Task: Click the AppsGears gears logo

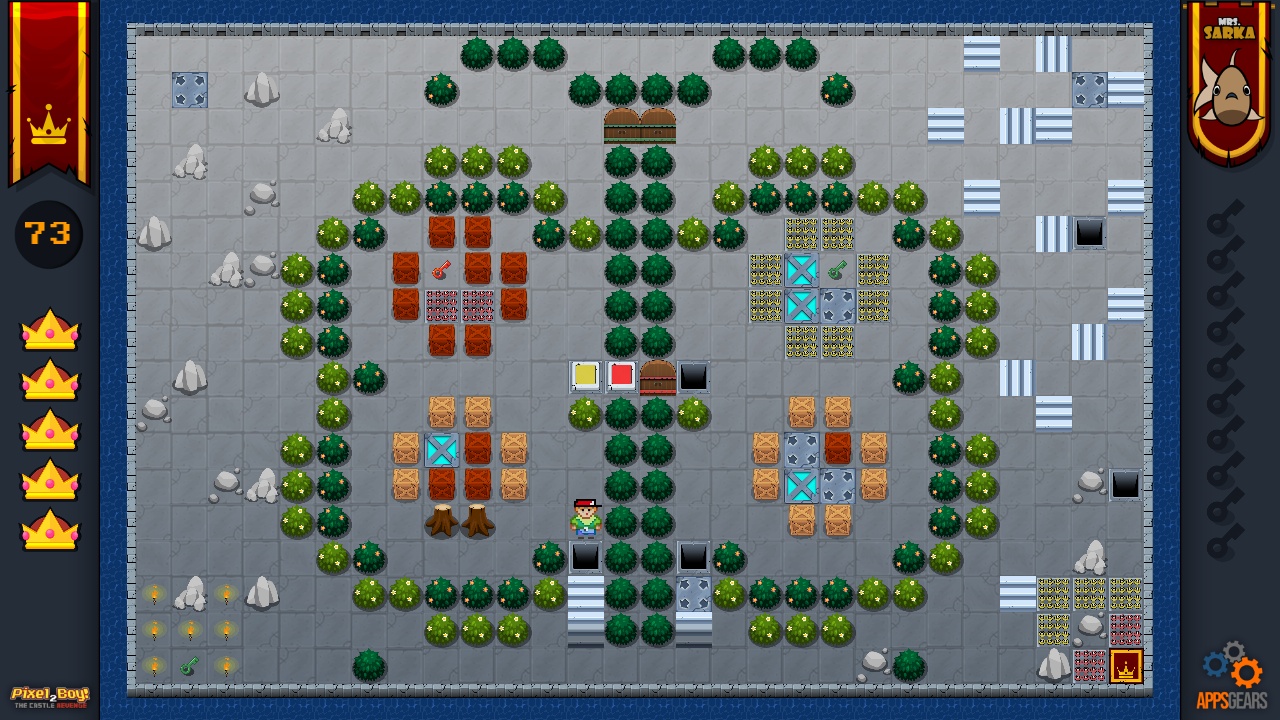Action: [x=1230, y=664]
